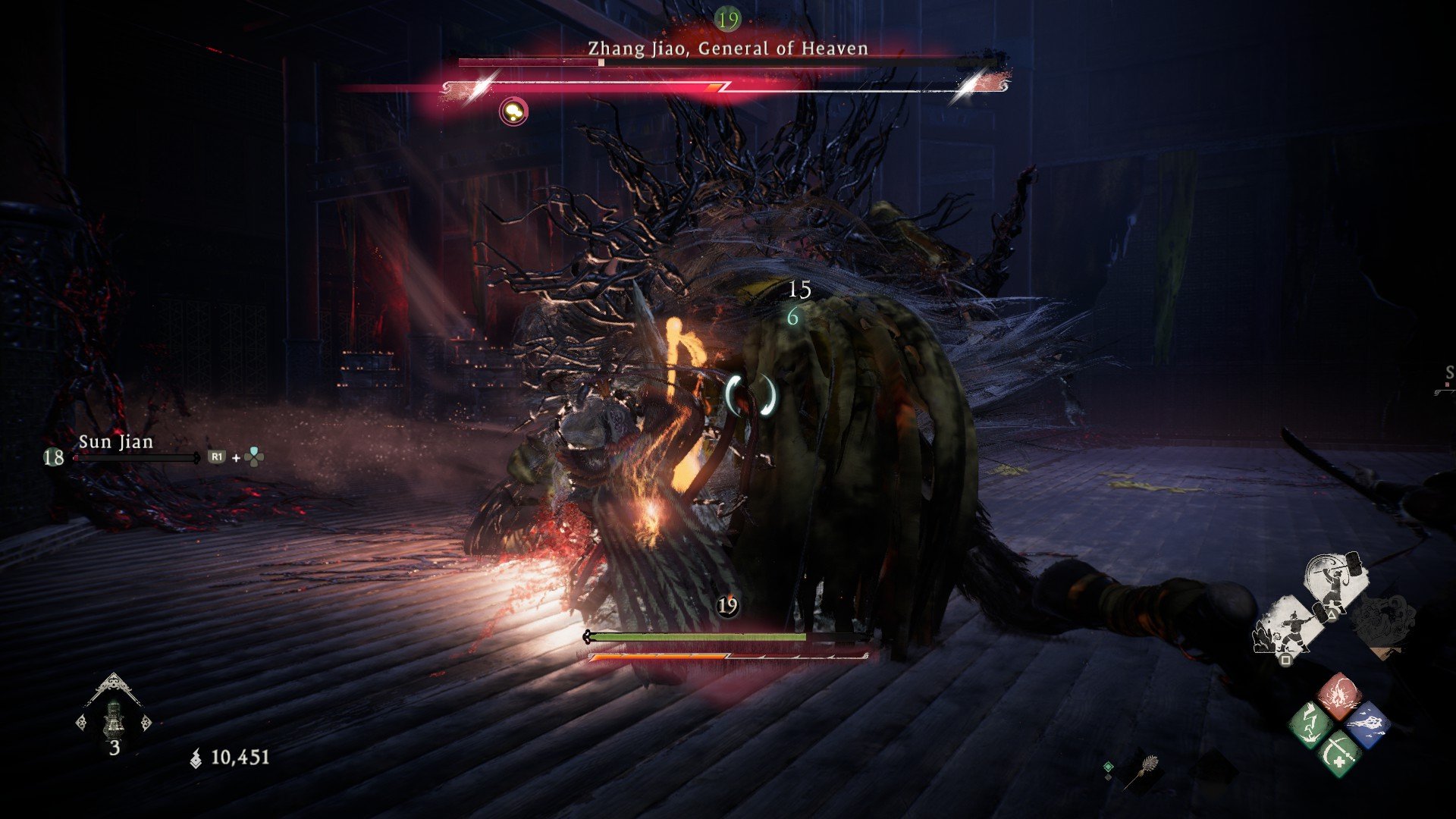Cast the blue ice shard wizardry spell
The image size is (1456, 819).
click(1367, 724)
